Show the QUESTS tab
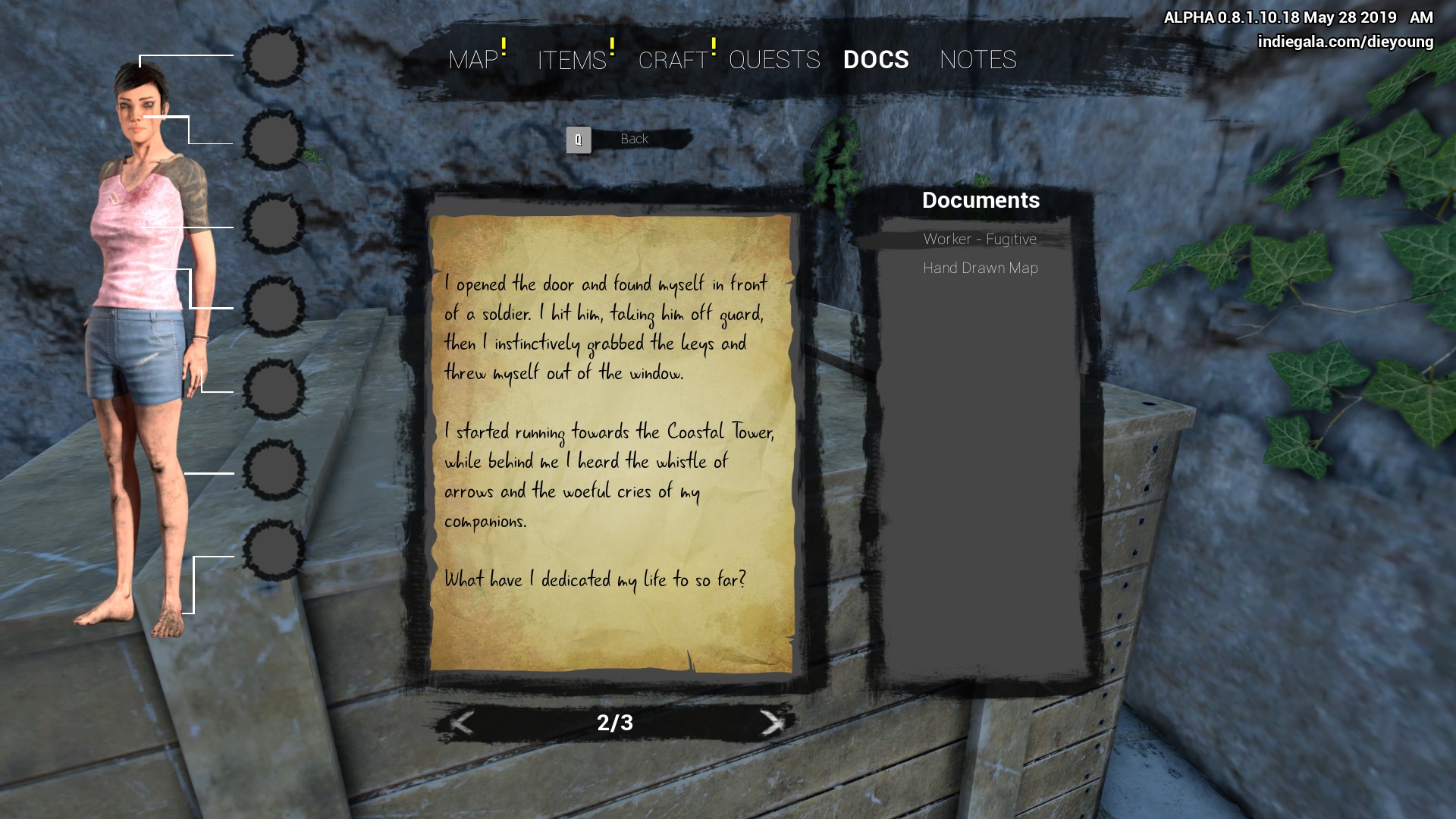Screen dimensions: 1456x819 tap(774, 60)
